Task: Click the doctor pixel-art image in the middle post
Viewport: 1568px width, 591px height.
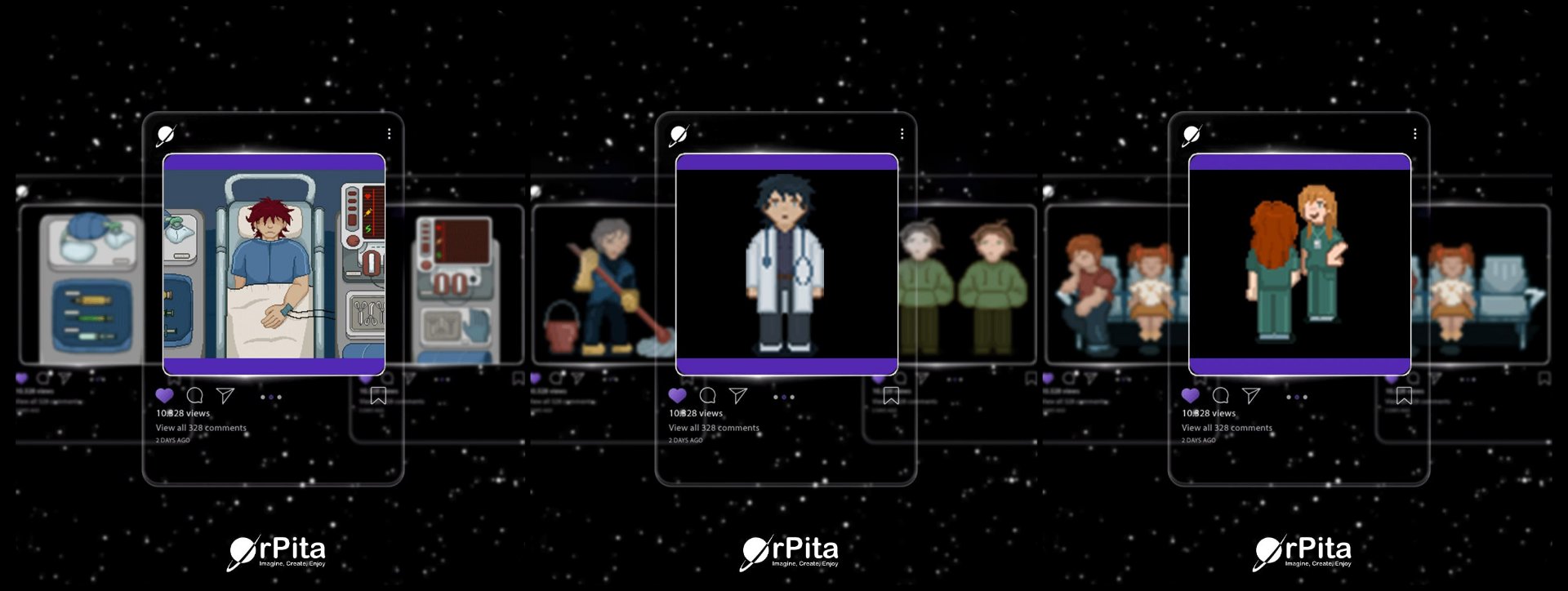Action: pos(786,261)
